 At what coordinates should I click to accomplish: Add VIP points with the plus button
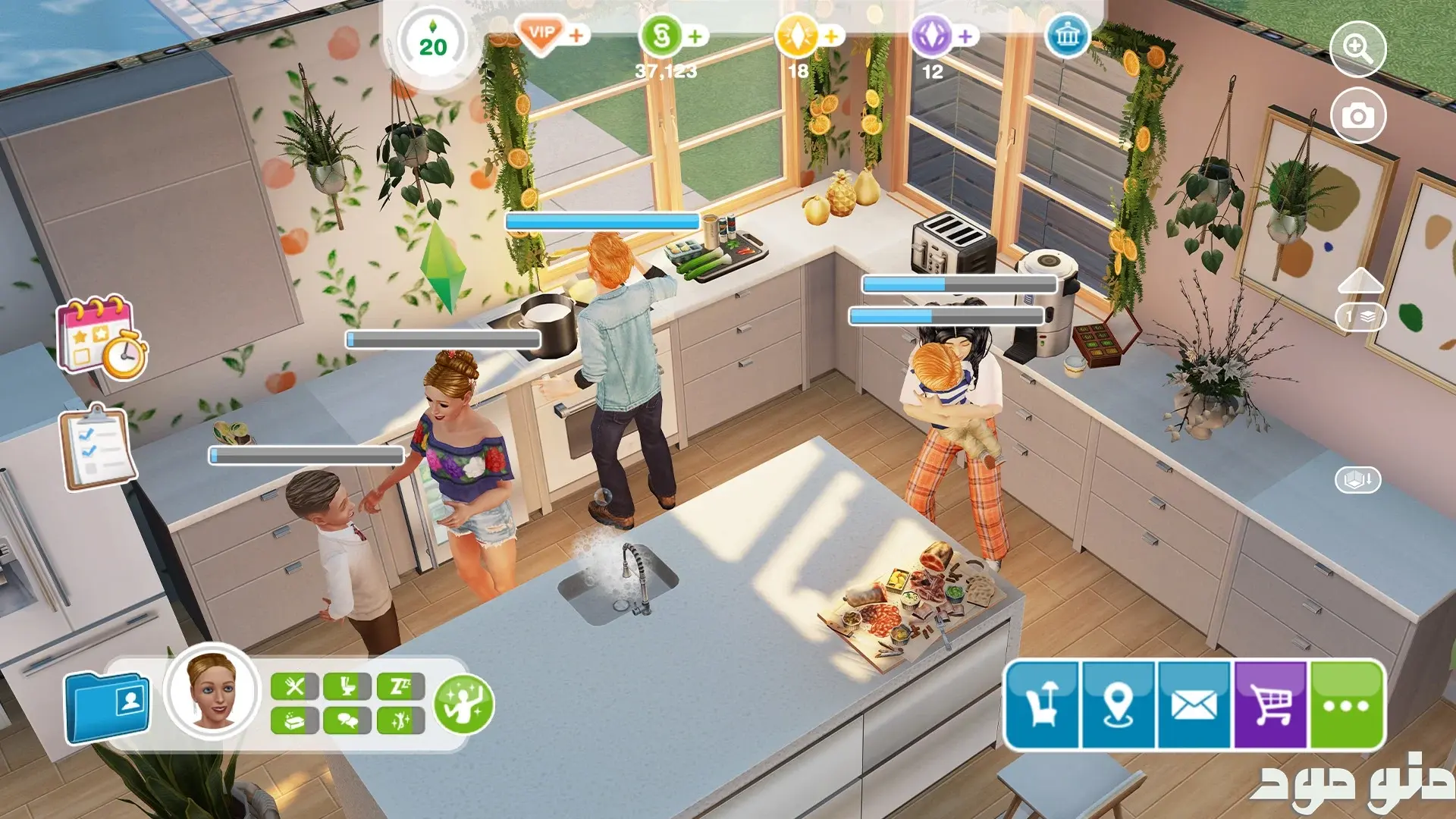[577, 35]
